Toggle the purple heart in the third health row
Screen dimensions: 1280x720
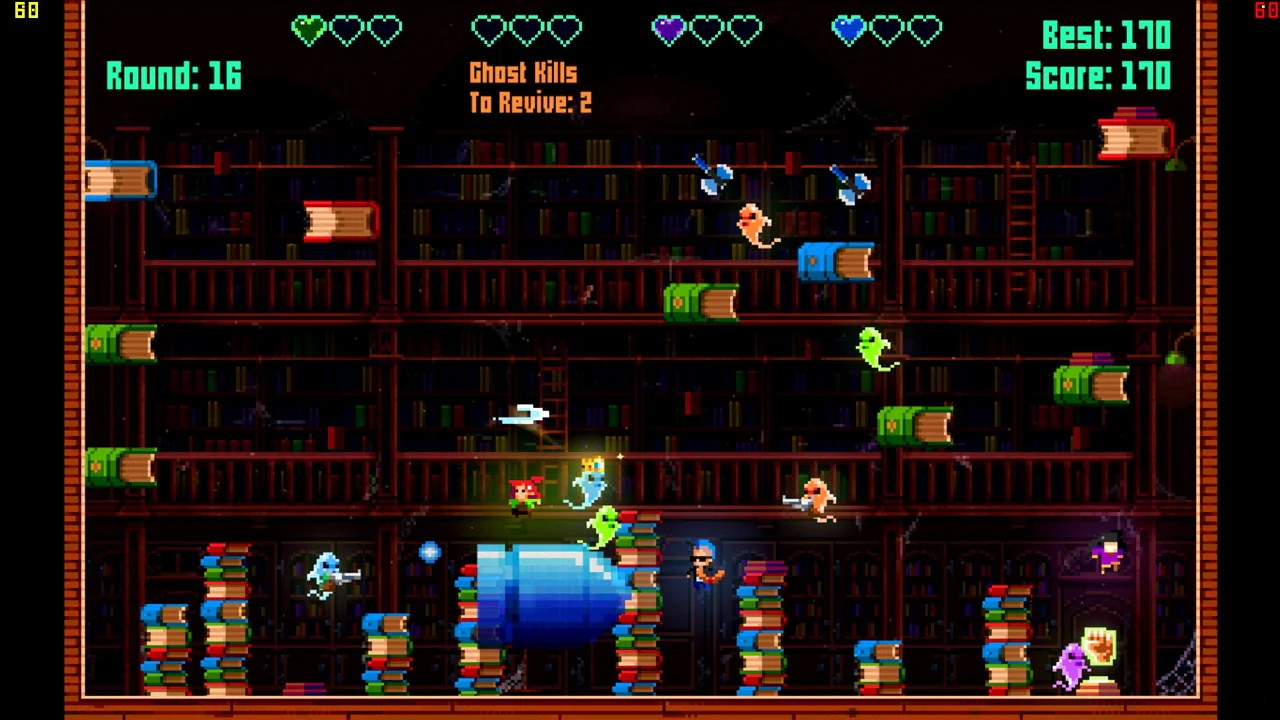pyautogui.click(x=668, y=30)
